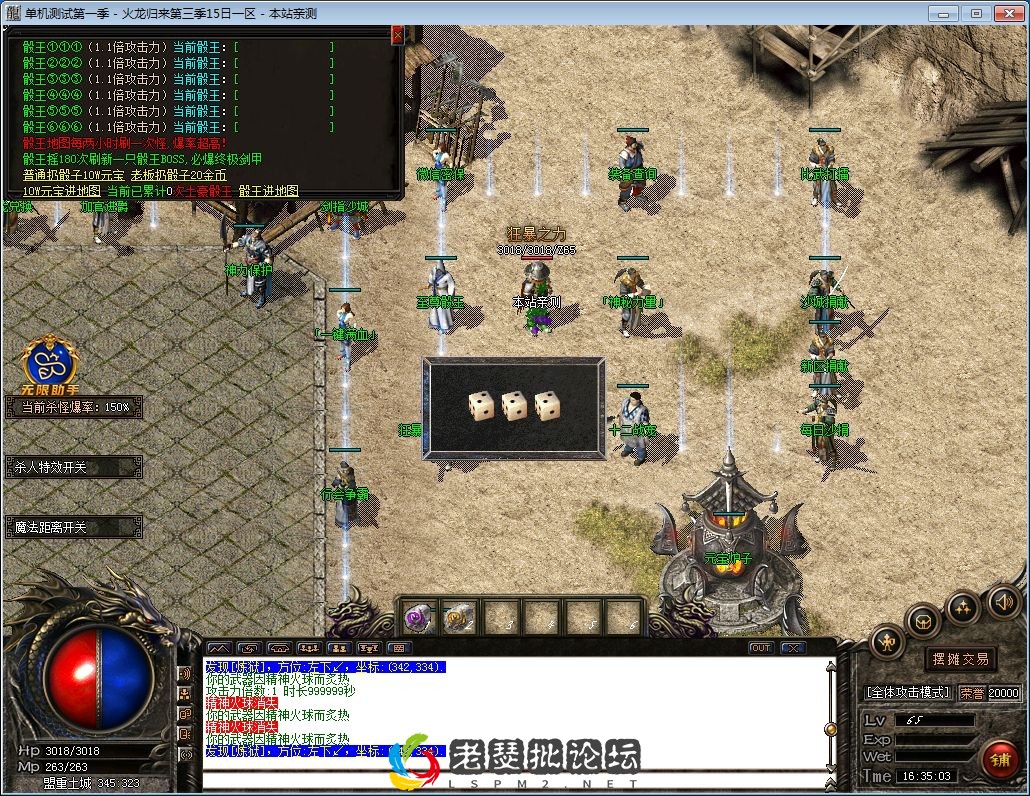Use the purple scroll in hotbar slot one
1030x796 pixels.
point(418,617)
